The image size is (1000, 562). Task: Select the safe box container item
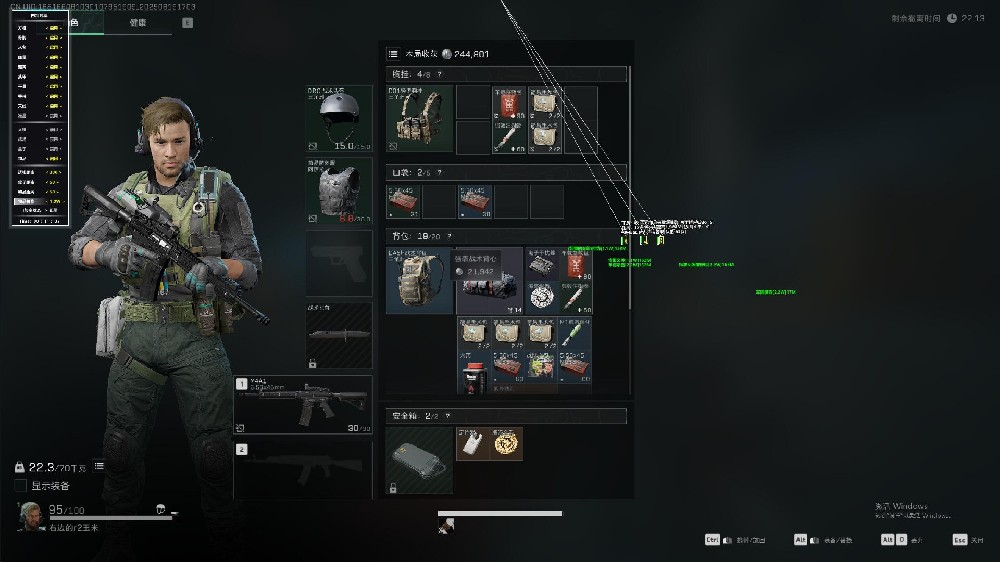click(419, 460)
